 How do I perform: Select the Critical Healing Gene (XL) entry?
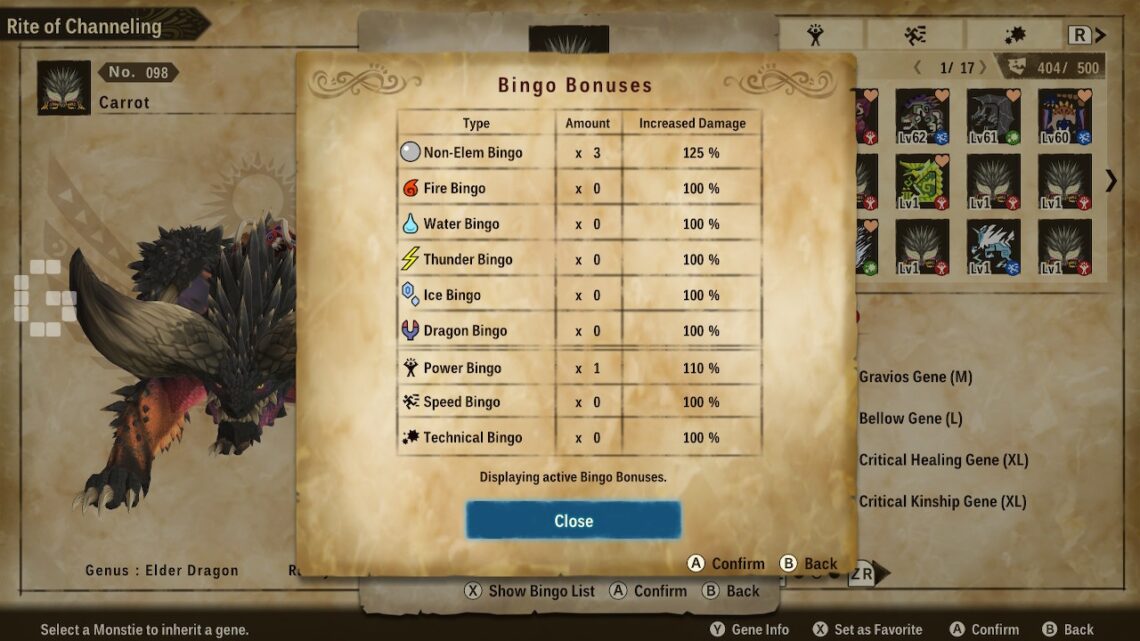tap(943, 460)
